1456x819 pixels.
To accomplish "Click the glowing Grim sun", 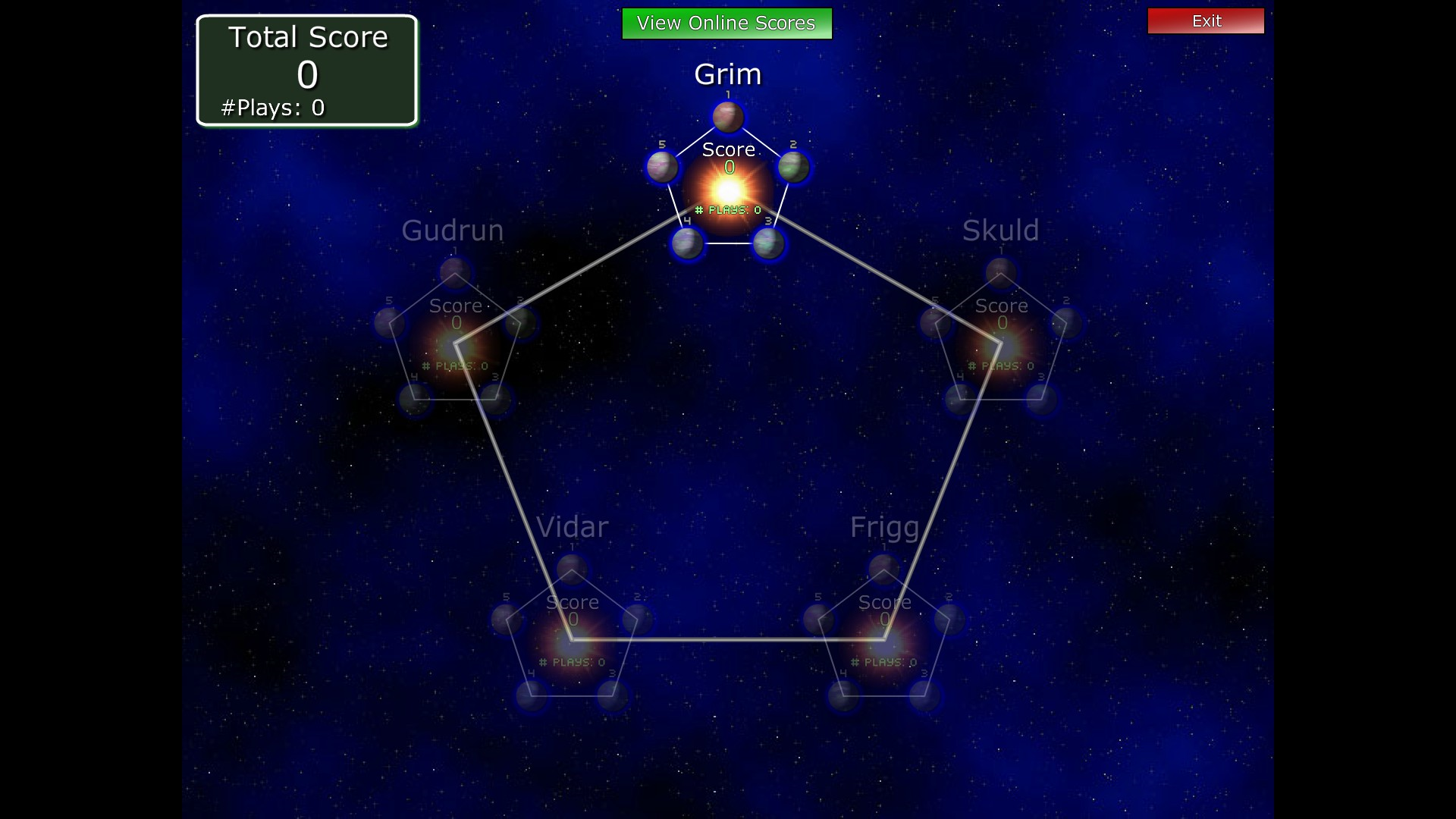I will point(728,189).
